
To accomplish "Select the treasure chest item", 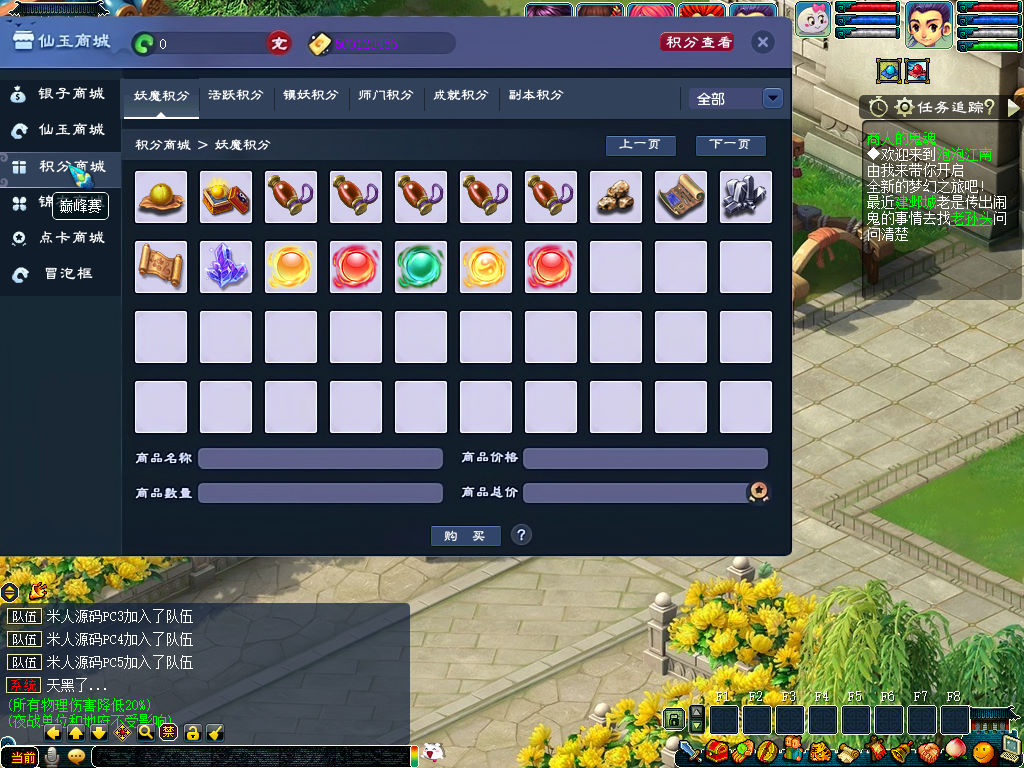I will point(226,197).
